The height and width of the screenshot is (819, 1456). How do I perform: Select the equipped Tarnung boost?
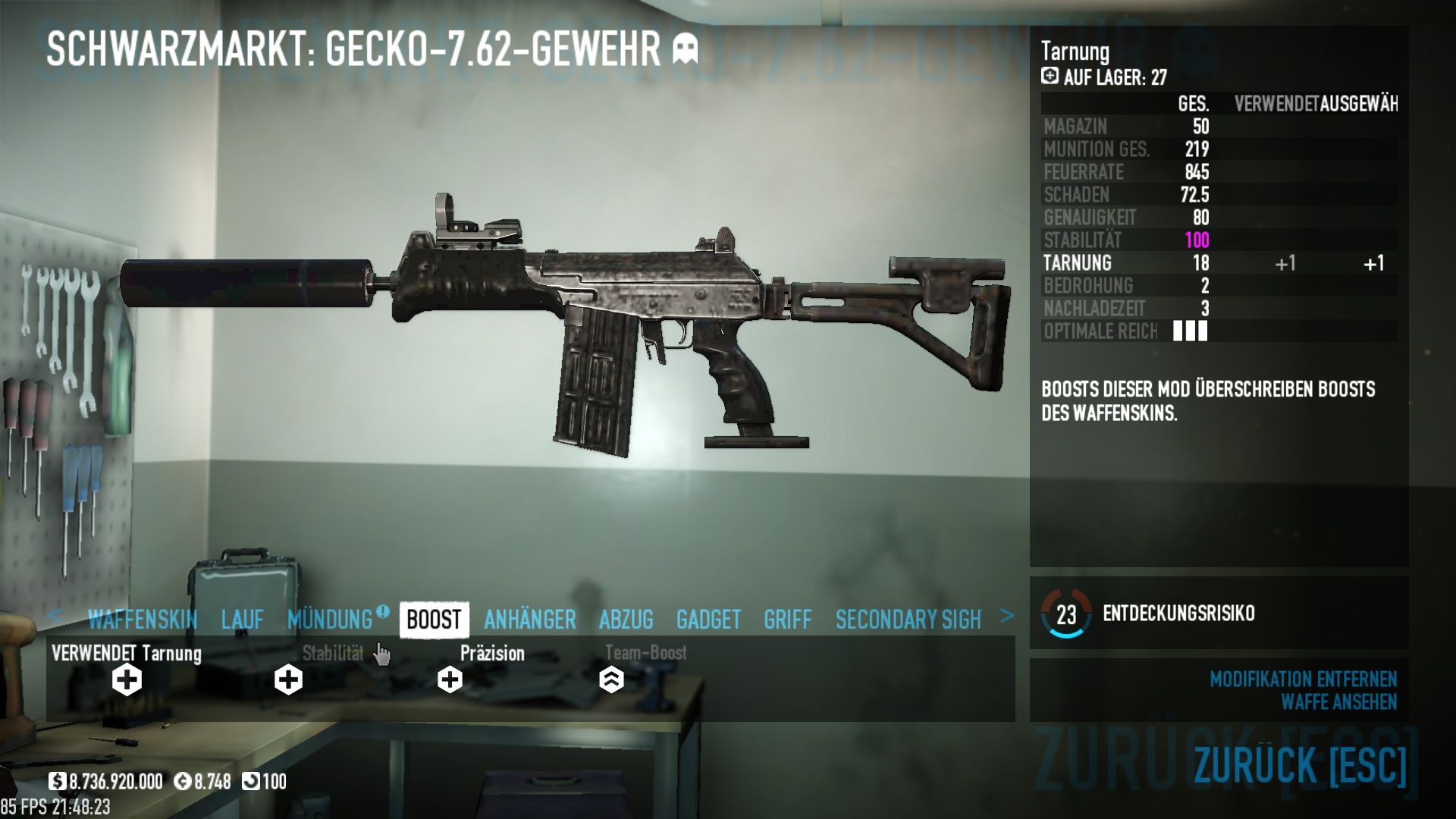pyautogui.click(x=127, y=679)
